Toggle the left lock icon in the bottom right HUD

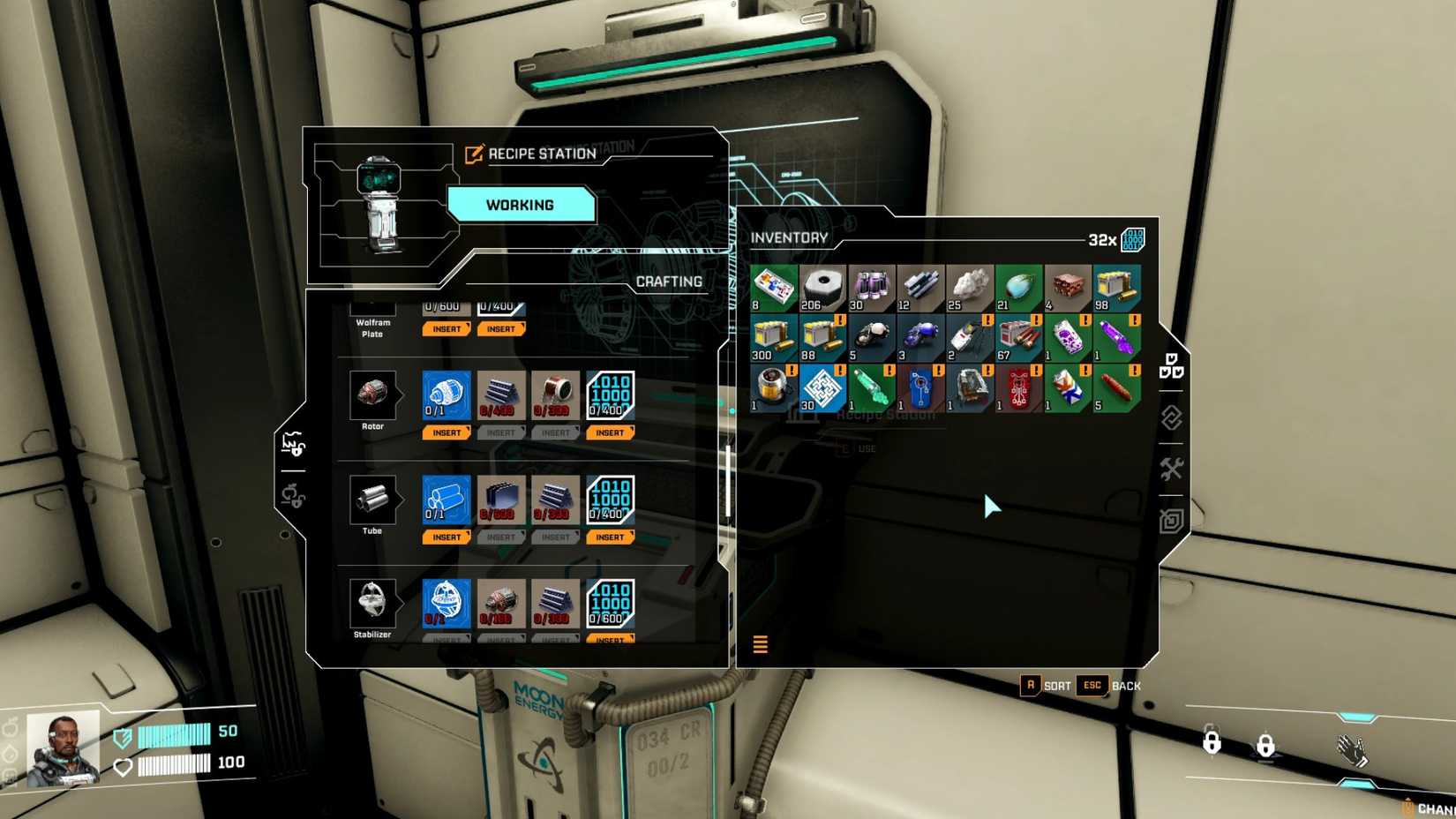[x=1211, y=744]
